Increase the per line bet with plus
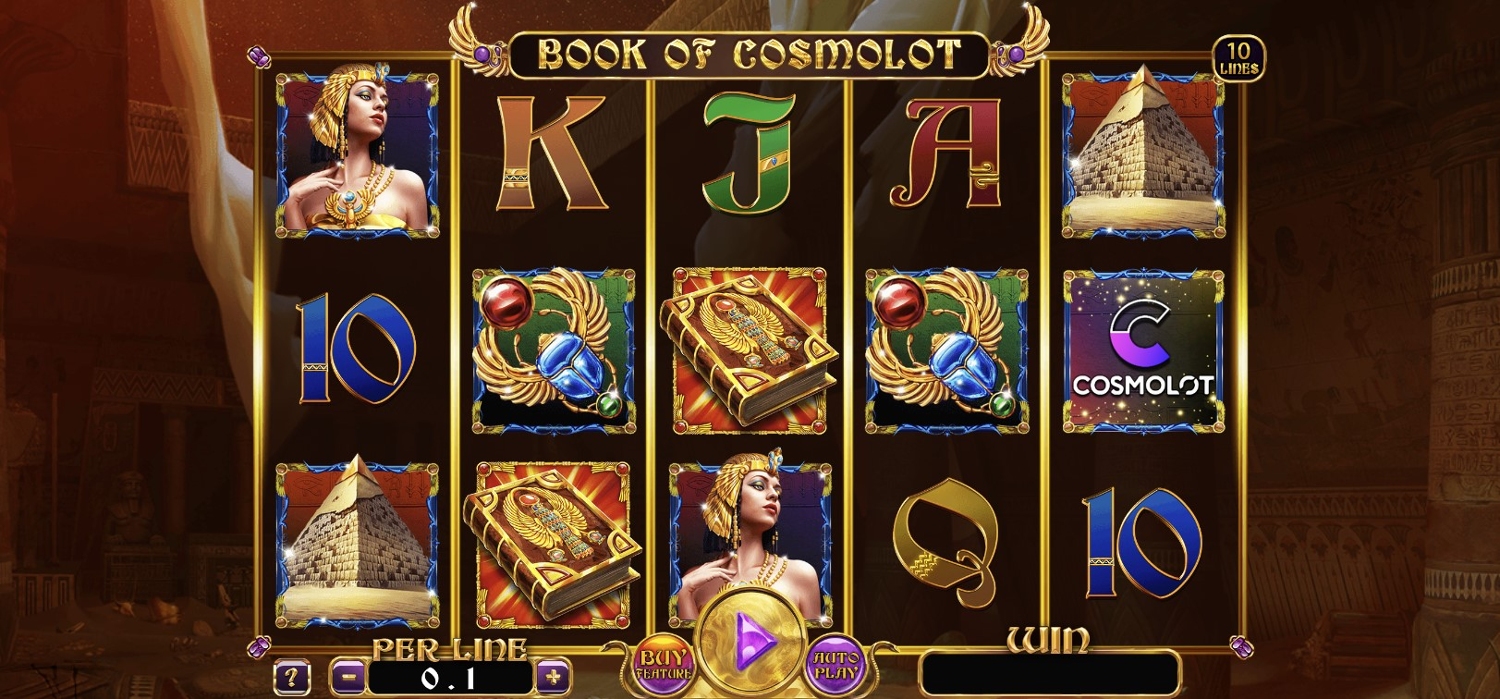 pos(553,676)
